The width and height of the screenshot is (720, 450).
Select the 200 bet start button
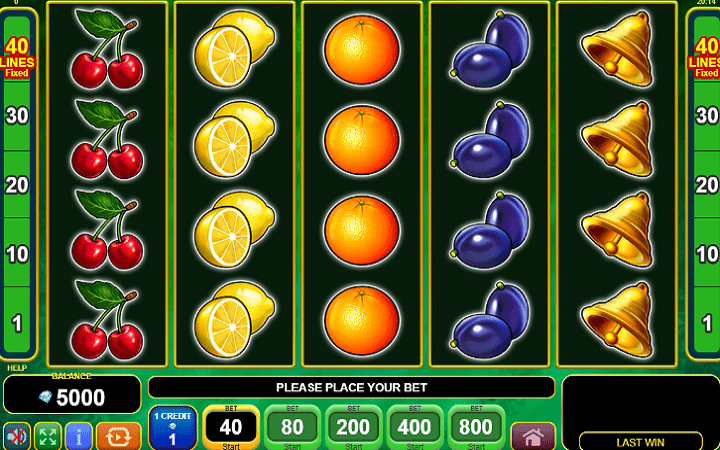[x=354, y=427]
